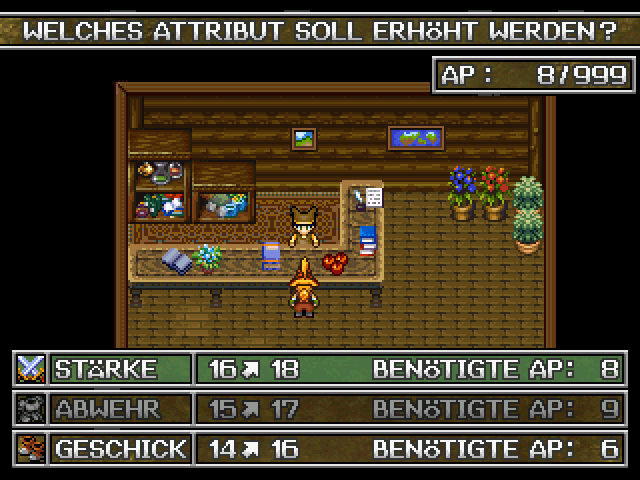Click the crossed swords Stärke icon
640x480 pixels.
(x=31, y=369)
